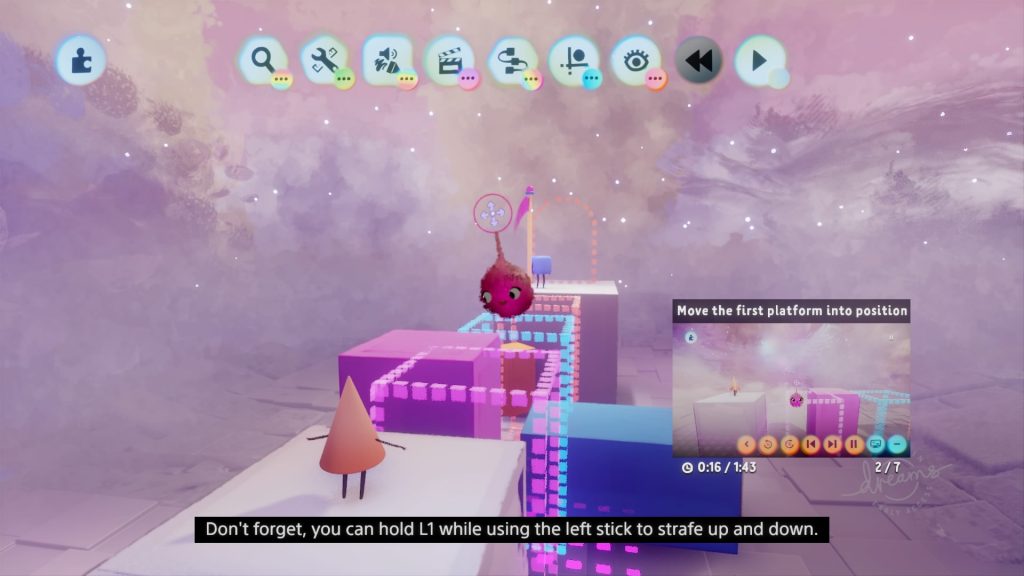Open the magnifying glass search menu
The width and height of the screenshot is (1024, 576).
(x=262, y=60)
